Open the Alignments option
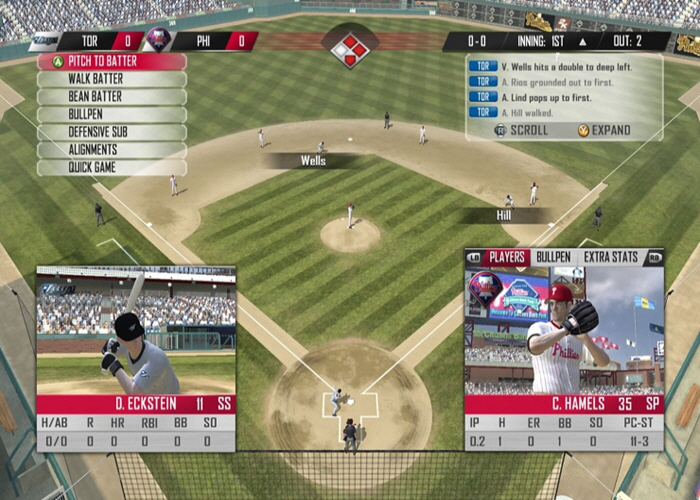Screen dimensions: 700x500 (111, 150)
